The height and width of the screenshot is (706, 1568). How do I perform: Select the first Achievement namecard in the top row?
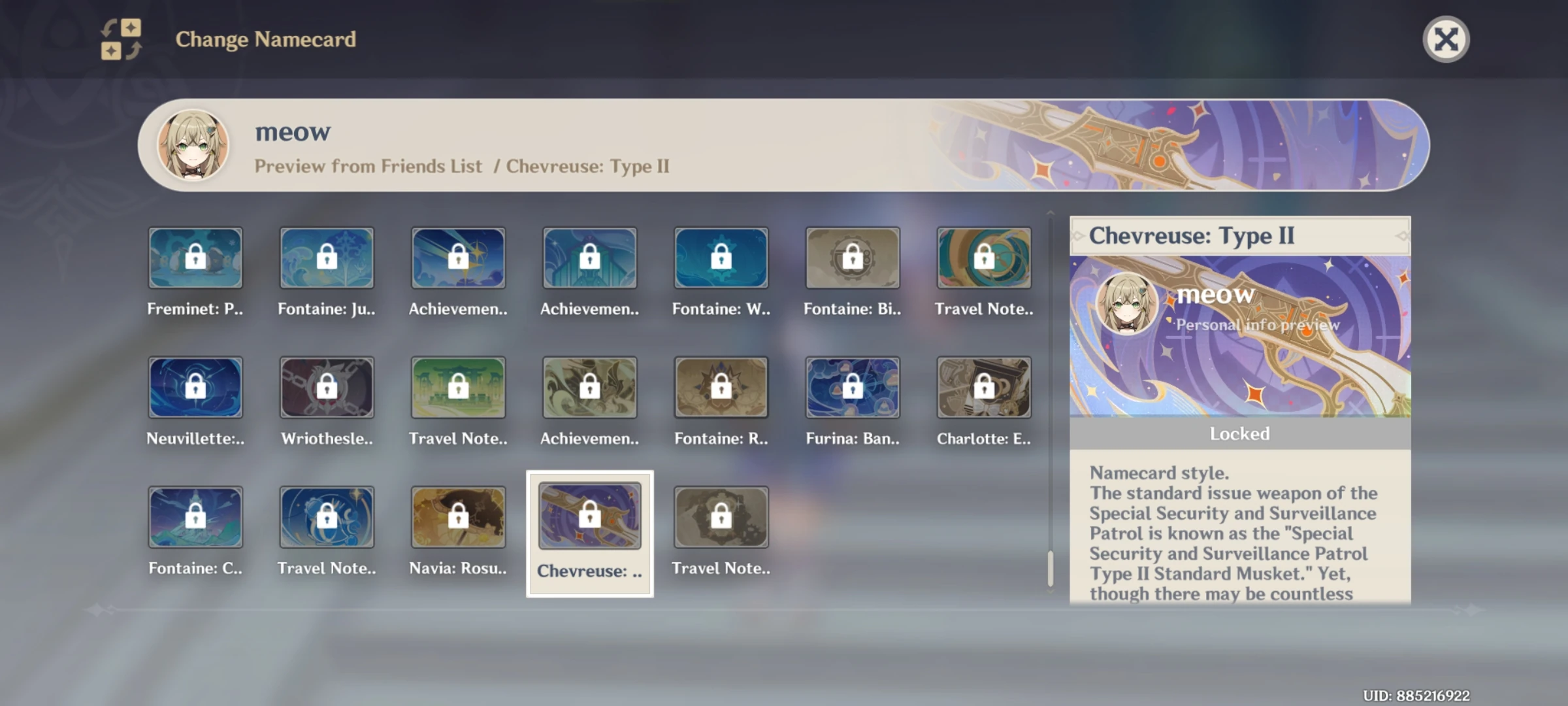[x=457, y=257]
